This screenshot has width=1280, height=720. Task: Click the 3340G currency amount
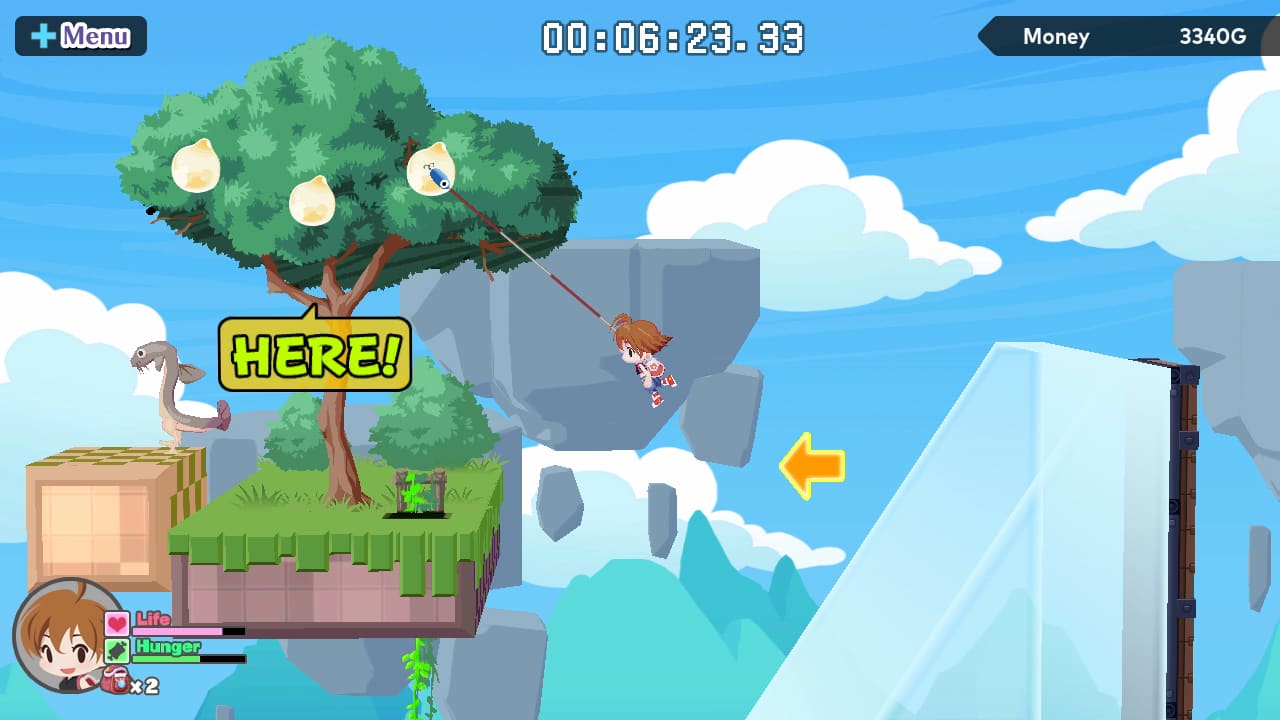[x=1212, y=36]
